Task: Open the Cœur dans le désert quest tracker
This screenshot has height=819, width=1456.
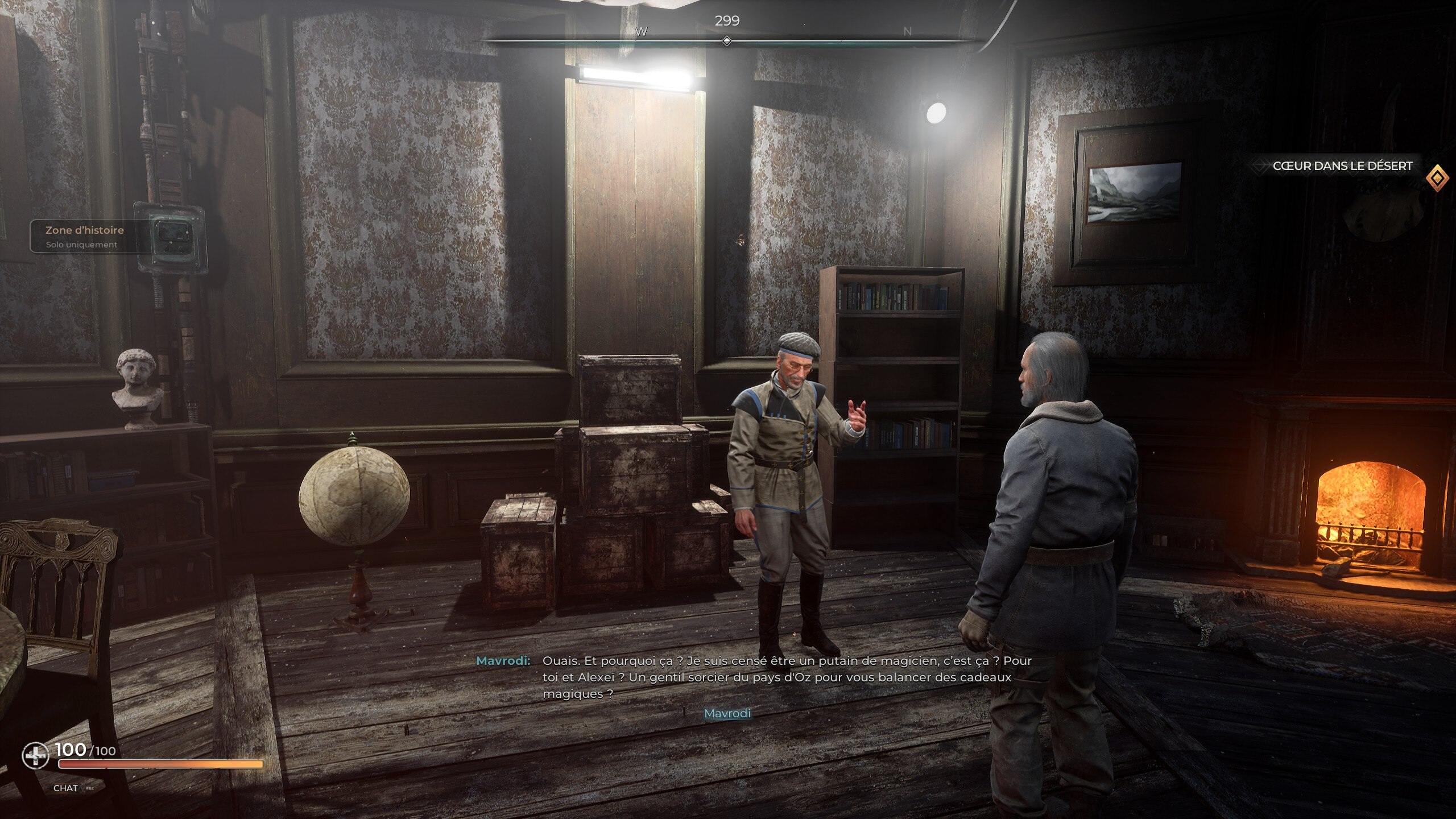Action: click(1342, 166)
